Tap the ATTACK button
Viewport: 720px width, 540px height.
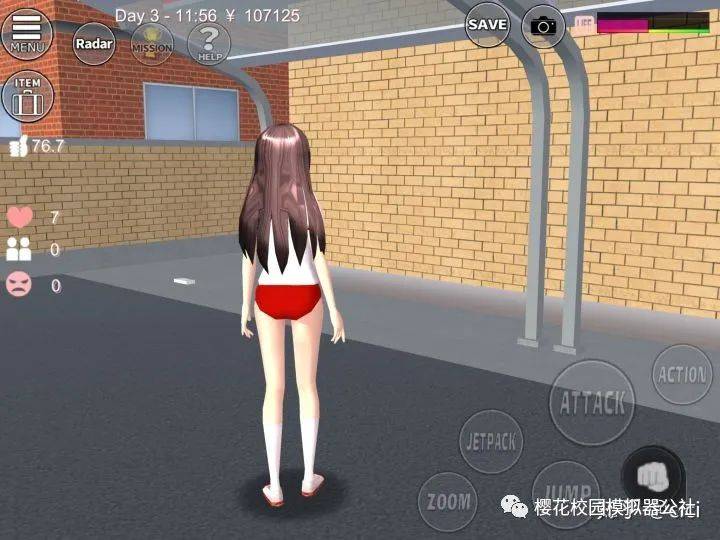pos(593,402)
